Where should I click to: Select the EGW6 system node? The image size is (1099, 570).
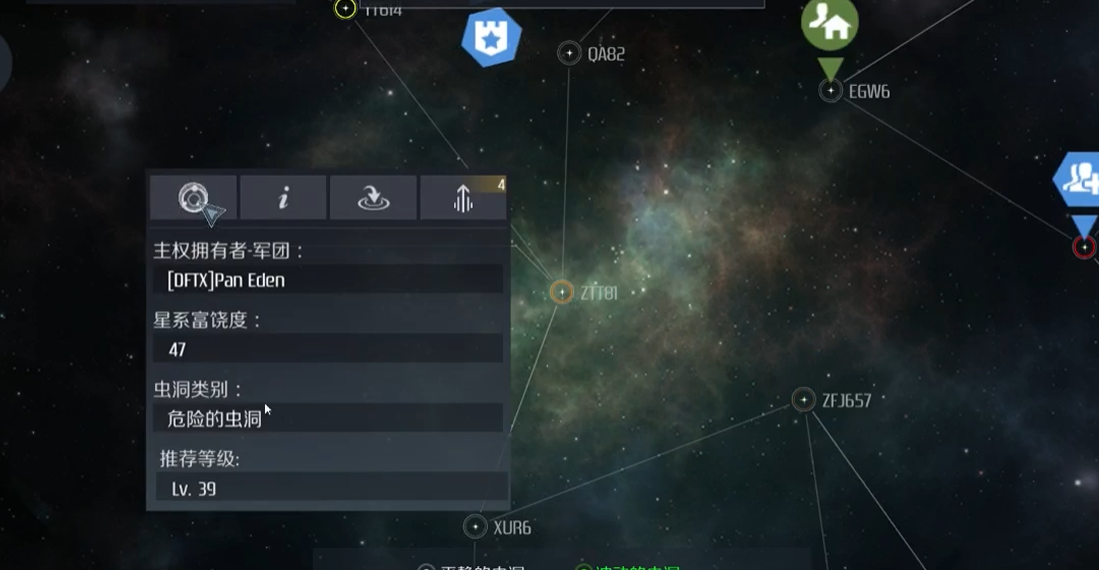pos(831,91)
